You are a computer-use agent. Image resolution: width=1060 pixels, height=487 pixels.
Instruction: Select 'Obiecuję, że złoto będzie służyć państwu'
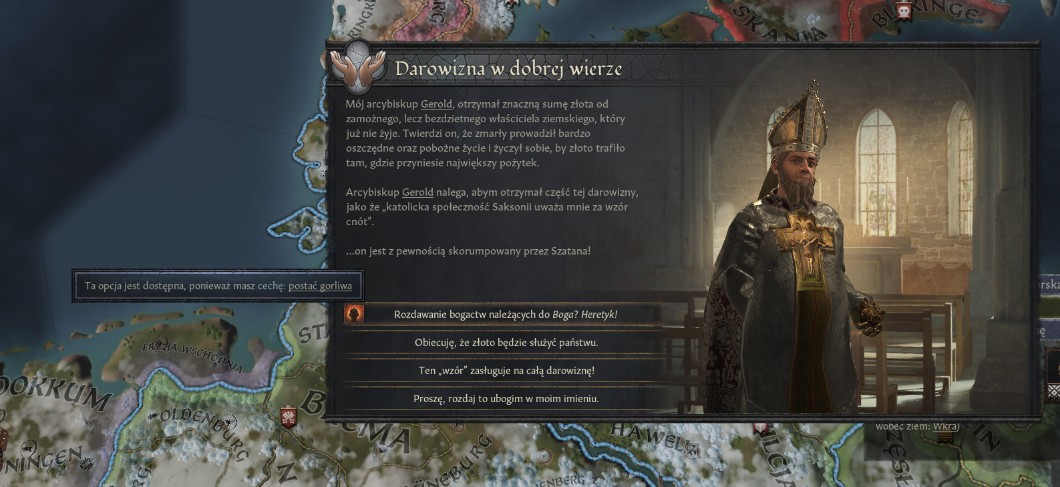coord(506,342)
